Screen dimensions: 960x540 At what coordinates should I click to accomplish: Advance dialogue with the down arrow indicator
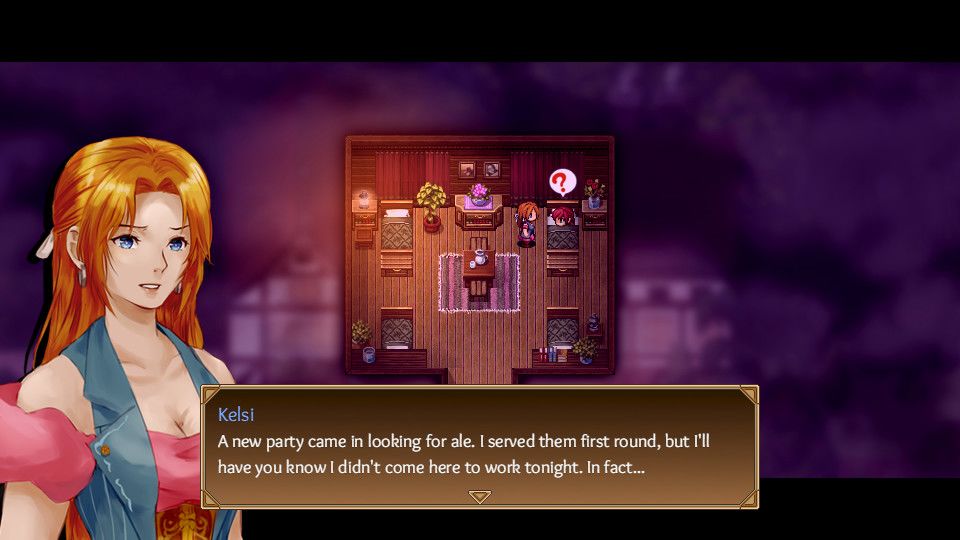[480, 496]
